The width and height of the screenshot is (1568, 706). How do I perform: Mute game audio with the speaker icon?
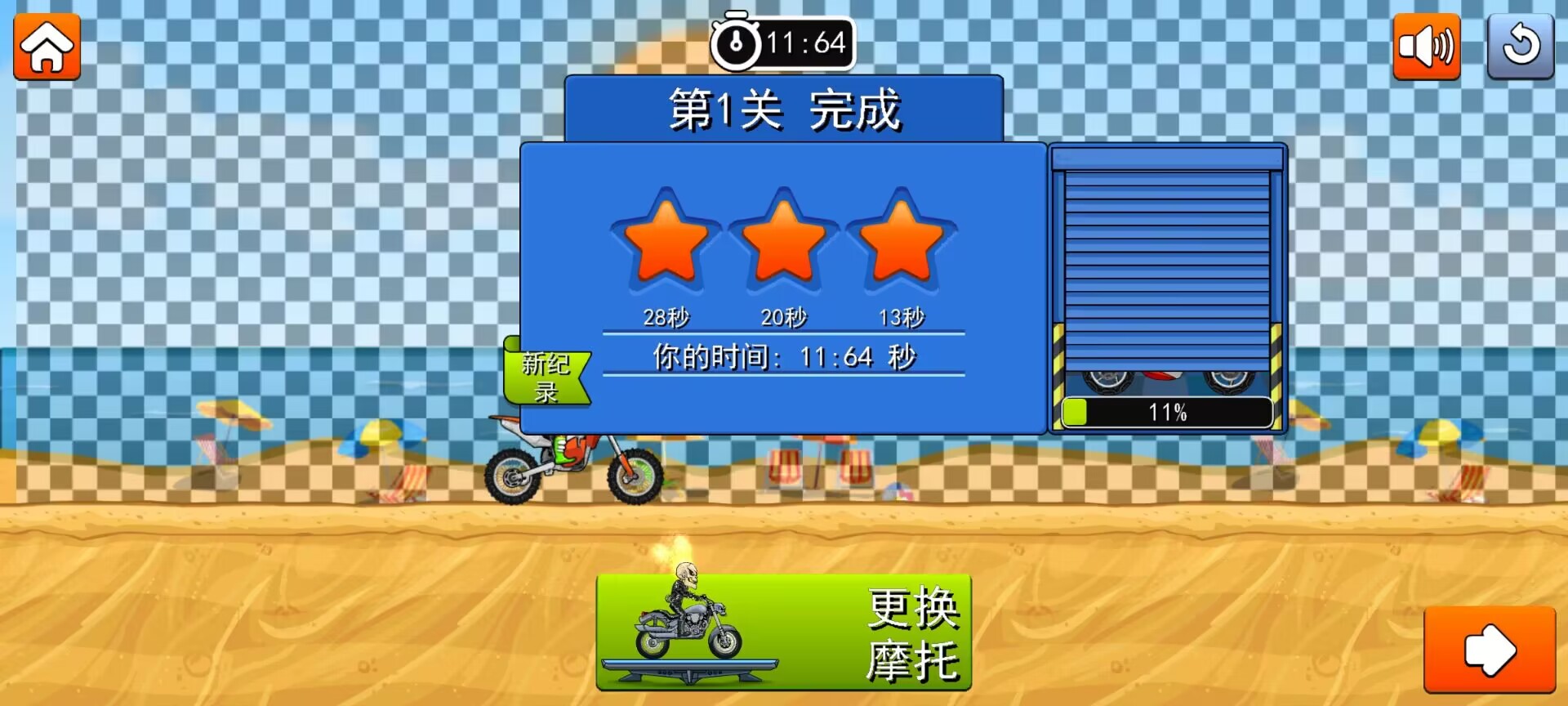point(1428,47)
